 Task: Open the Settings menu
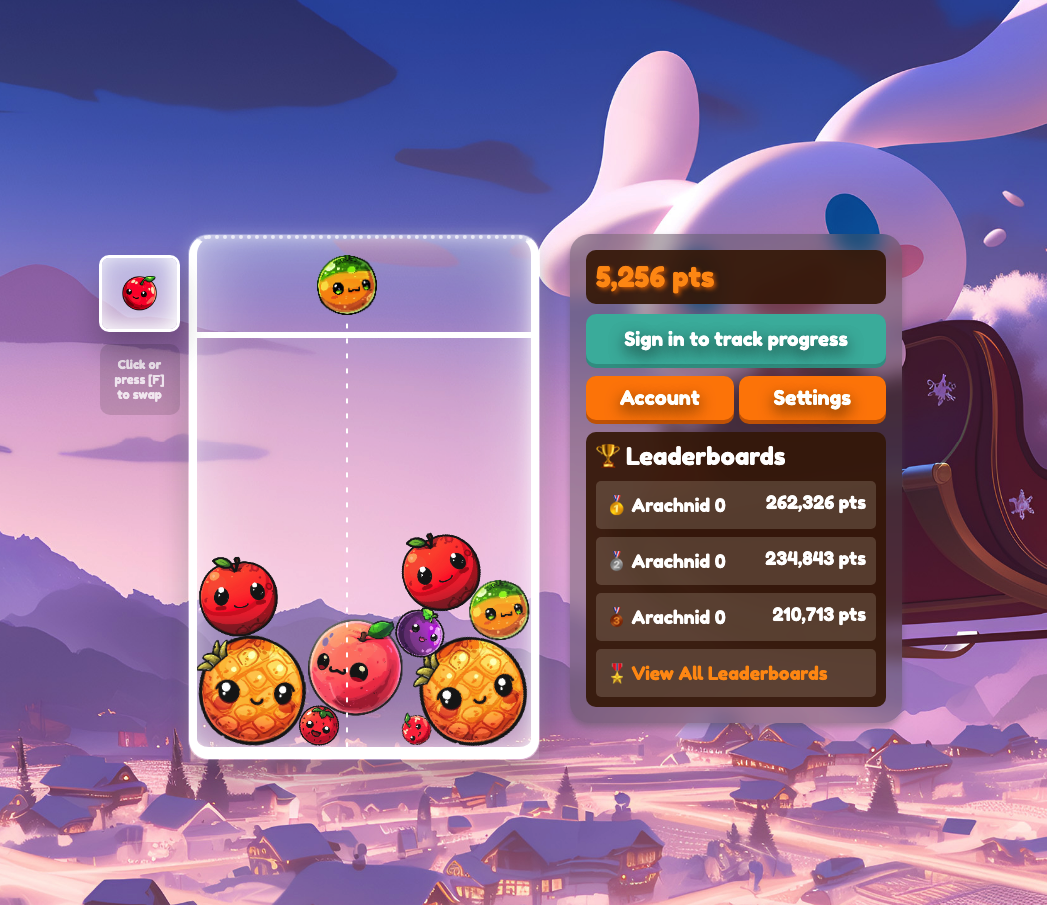pos(811,398)
